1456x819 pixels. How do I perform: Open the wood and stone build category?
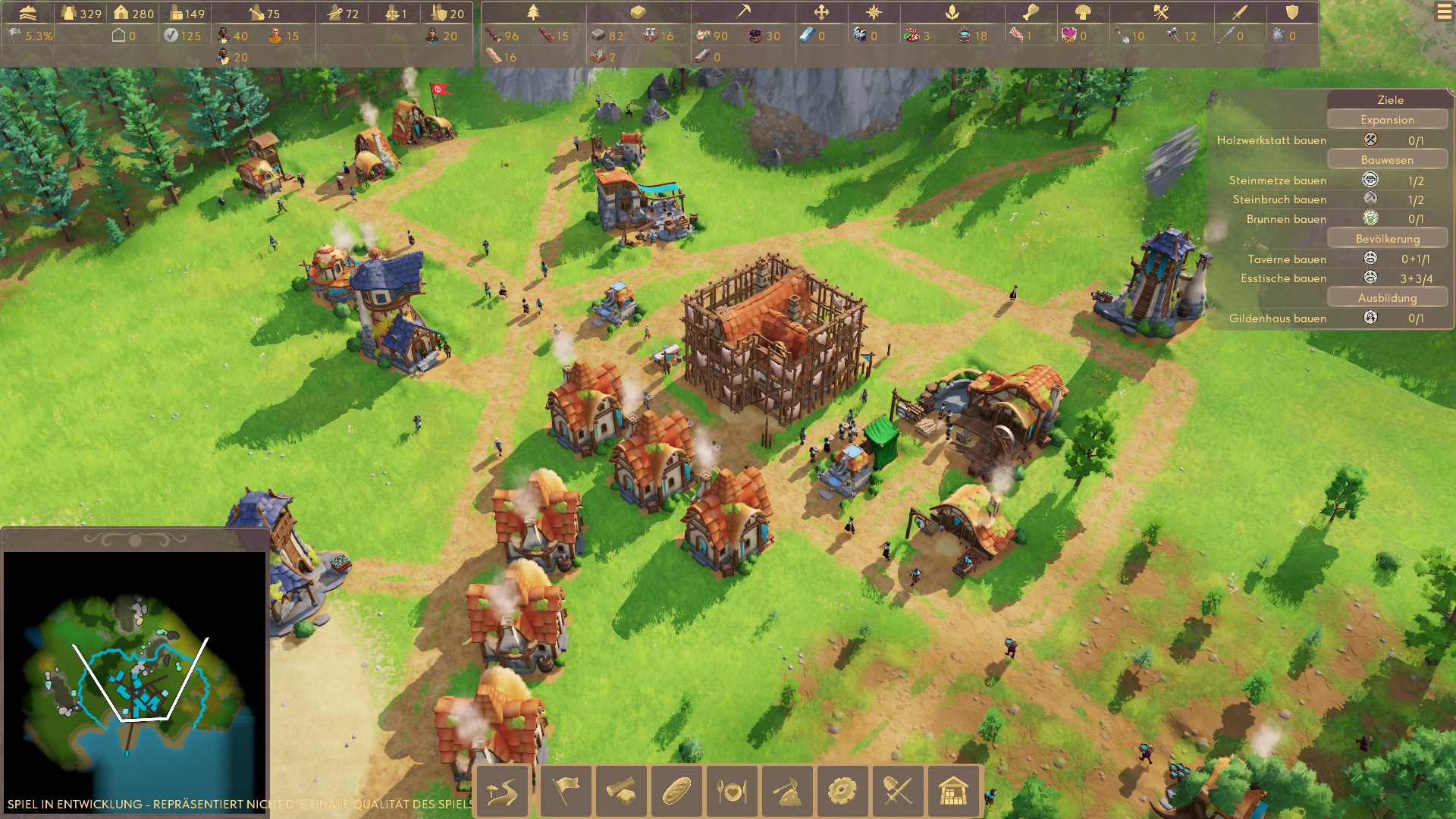coord(621,792)
